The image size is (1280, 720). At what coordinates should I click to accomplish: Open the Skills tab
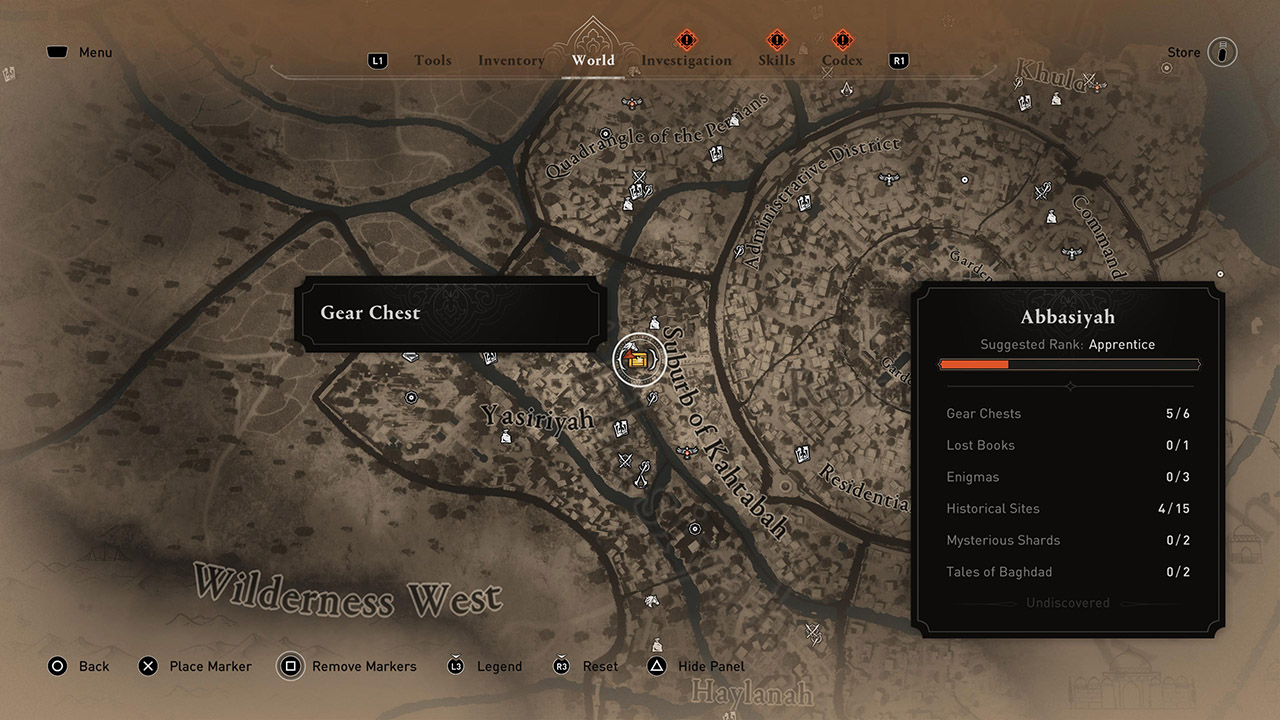777,61
